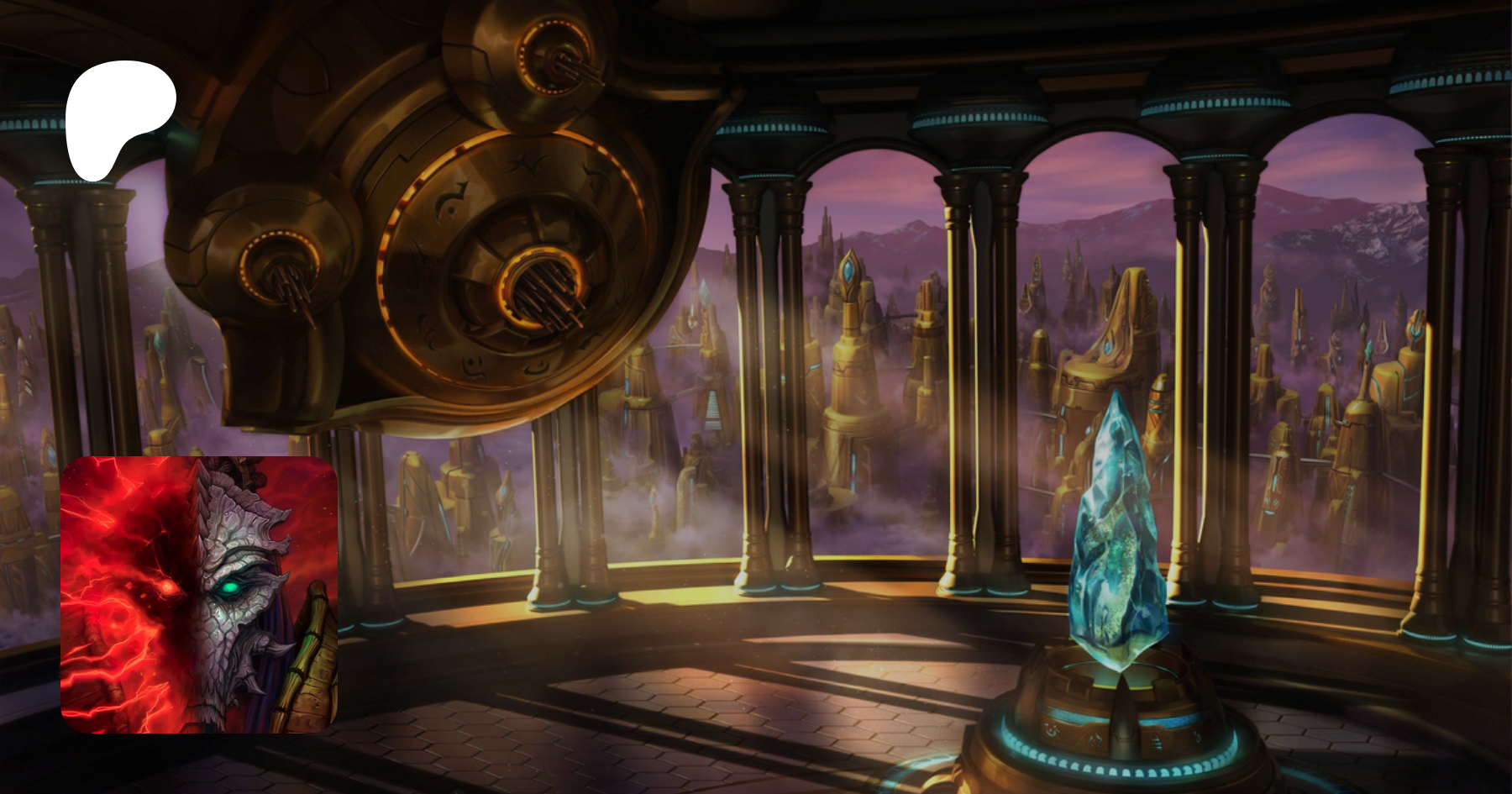Open the red and grey face avatar thumbnail
This screenshot has height=794, width=1512.
(x=199, y=594)
